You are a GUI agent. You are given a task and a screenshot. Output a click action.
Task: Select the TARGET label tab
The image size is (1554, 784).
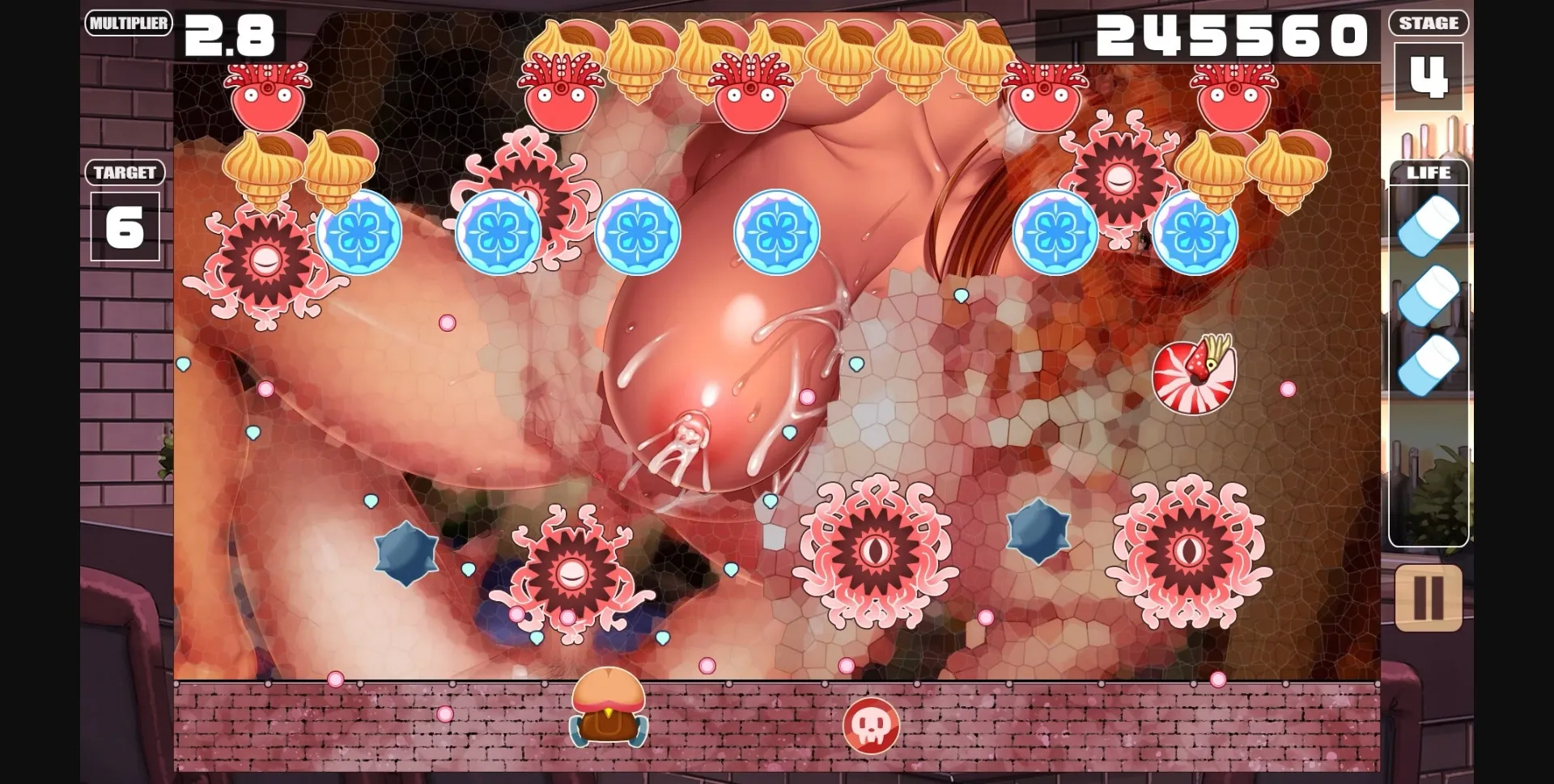(124, 172)
